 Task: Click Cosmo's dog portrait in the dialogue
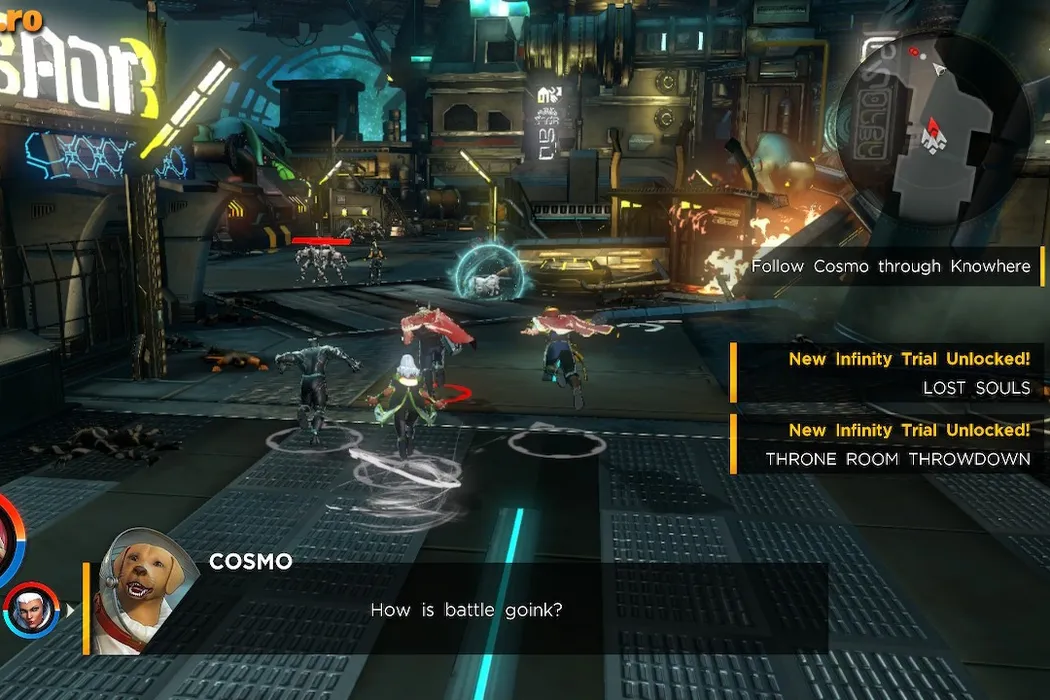coord(139,592)
